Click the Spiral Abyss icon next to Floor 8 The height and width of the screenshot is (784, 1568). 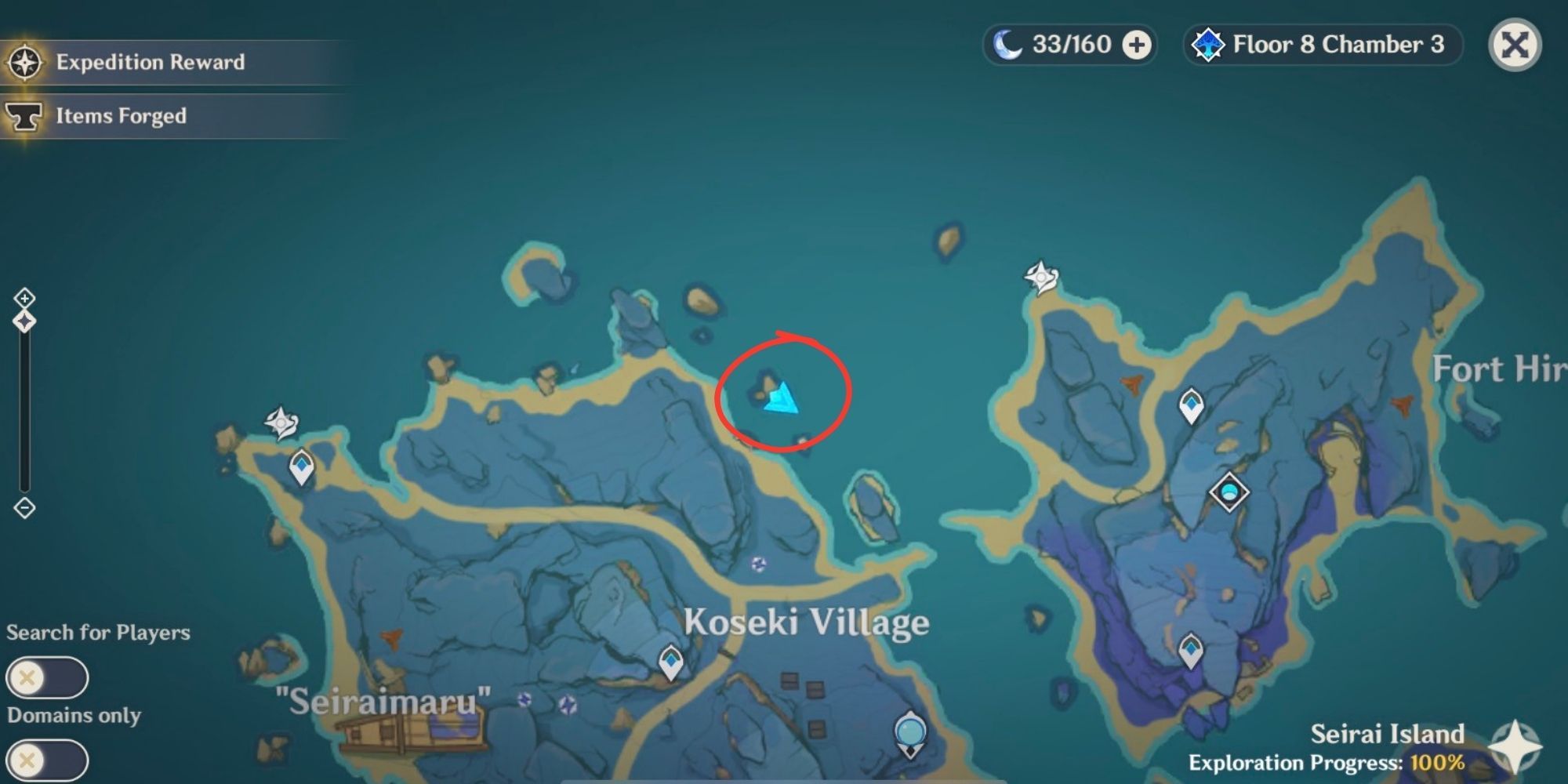click(x=1207, y=45)
